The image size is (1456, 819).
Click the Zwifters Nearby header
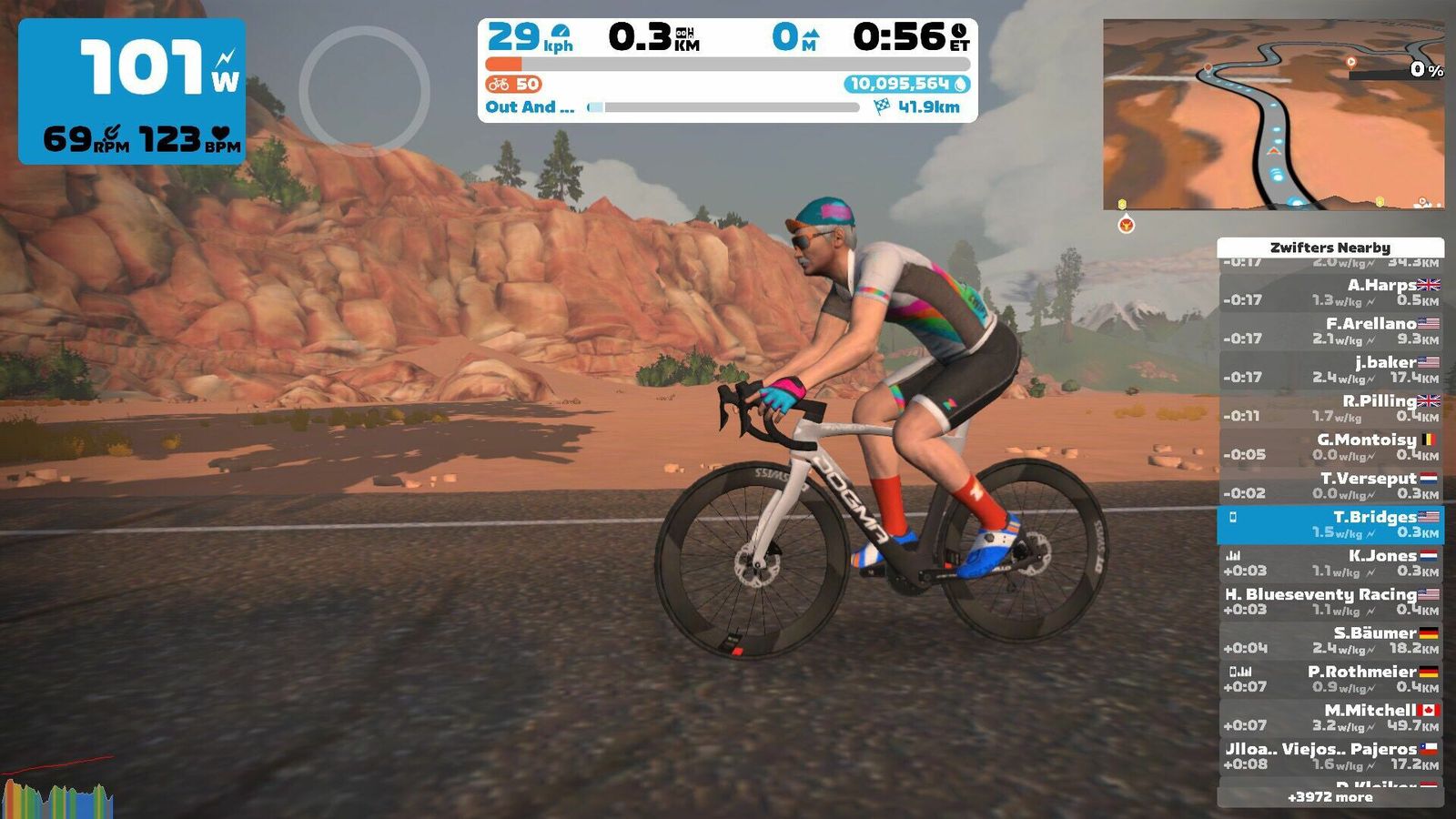[x=1330, y=248]
